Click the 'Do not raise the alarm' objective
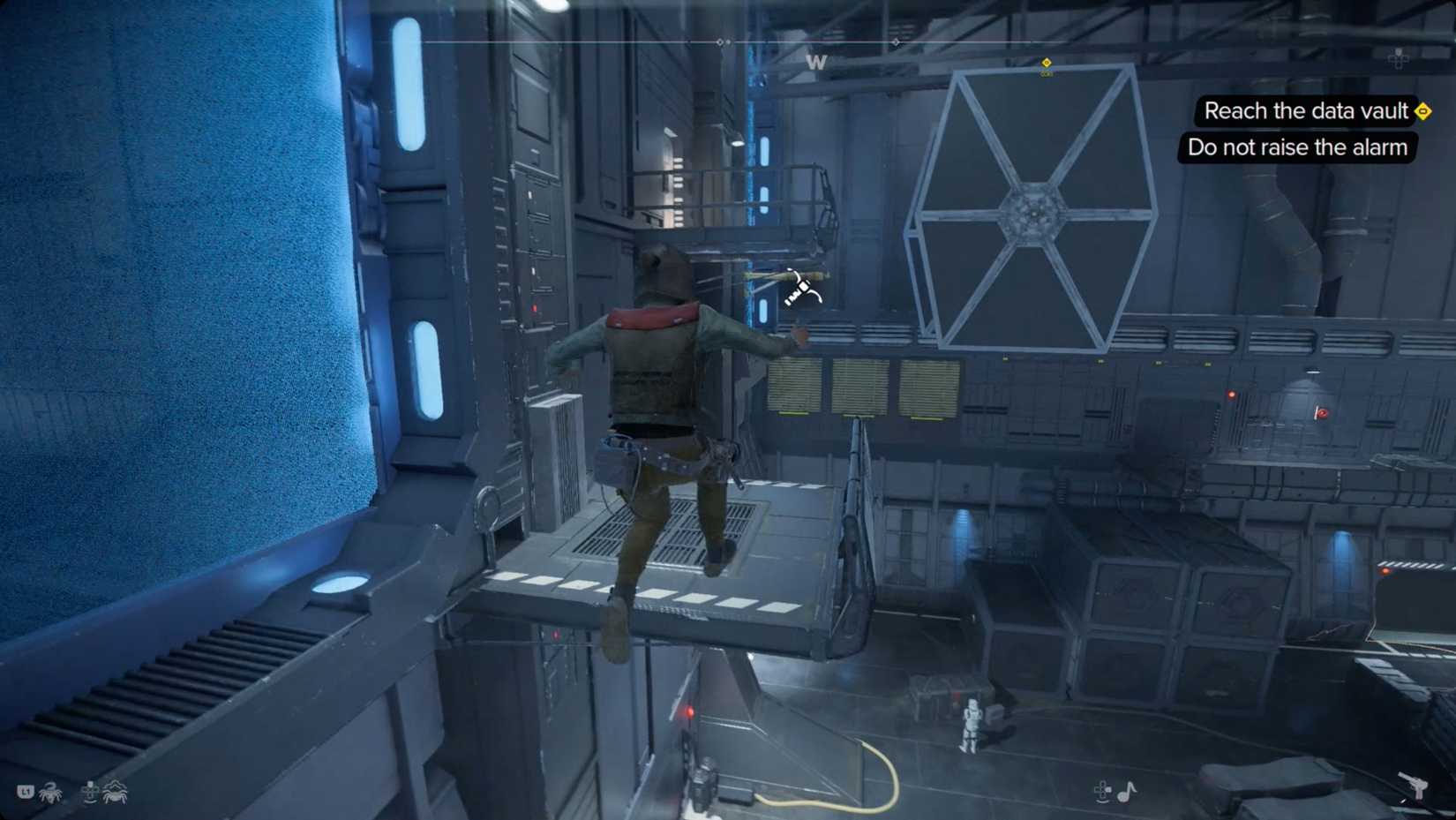This screenshot has width=1456, height=820. click(x=1297, y=147)
